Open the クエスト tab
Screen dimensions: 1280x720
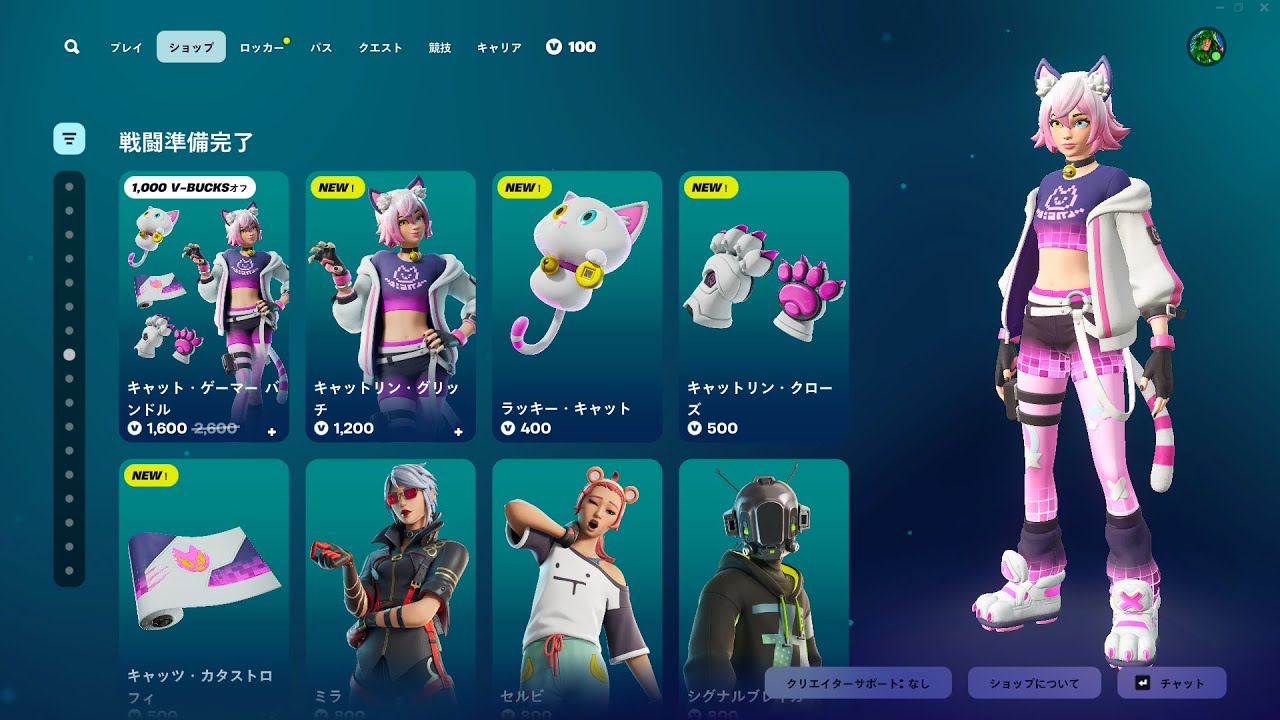pos(381,47)
